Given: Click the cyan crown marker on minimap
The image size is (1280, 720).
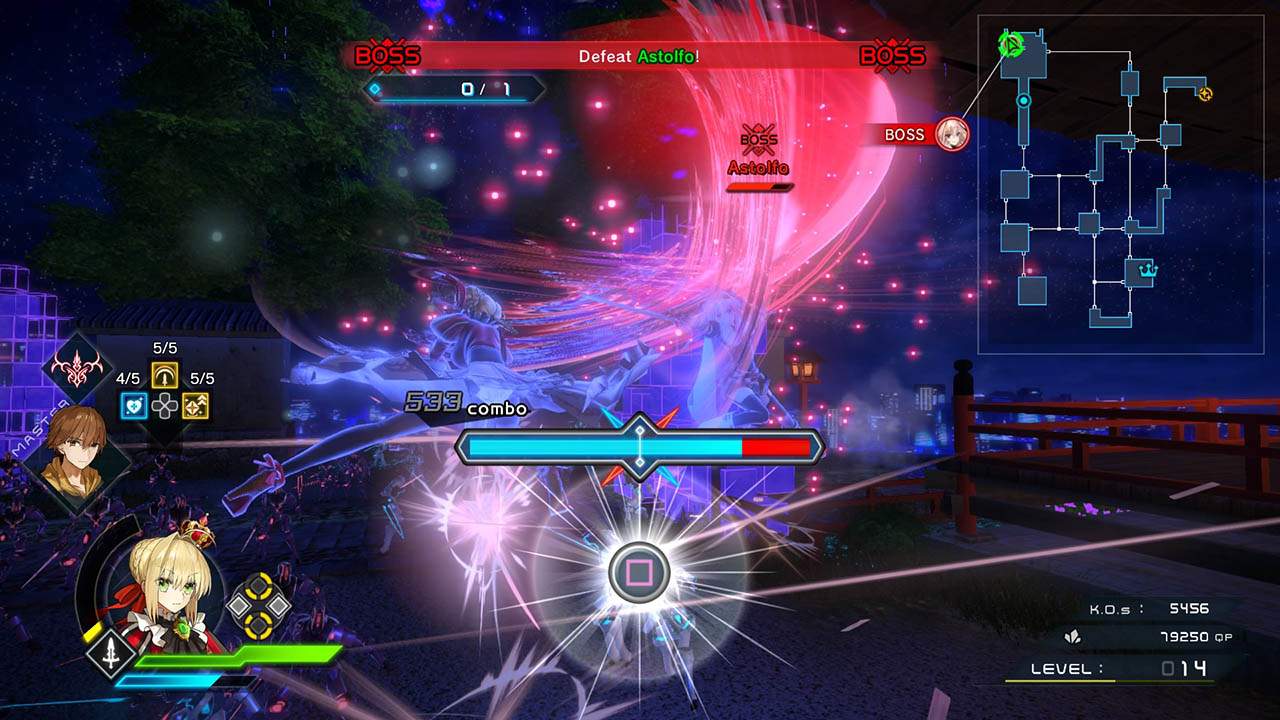Looking at the screenshot, I should tap(1147, 269).
